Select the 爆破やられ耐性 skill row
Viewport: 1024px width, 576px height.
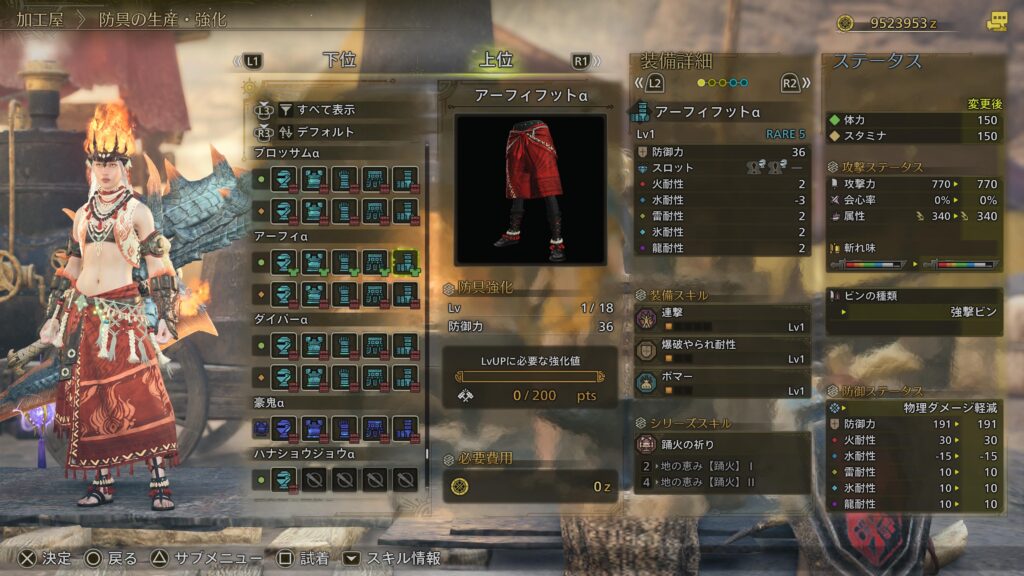[x=722, y=351]
